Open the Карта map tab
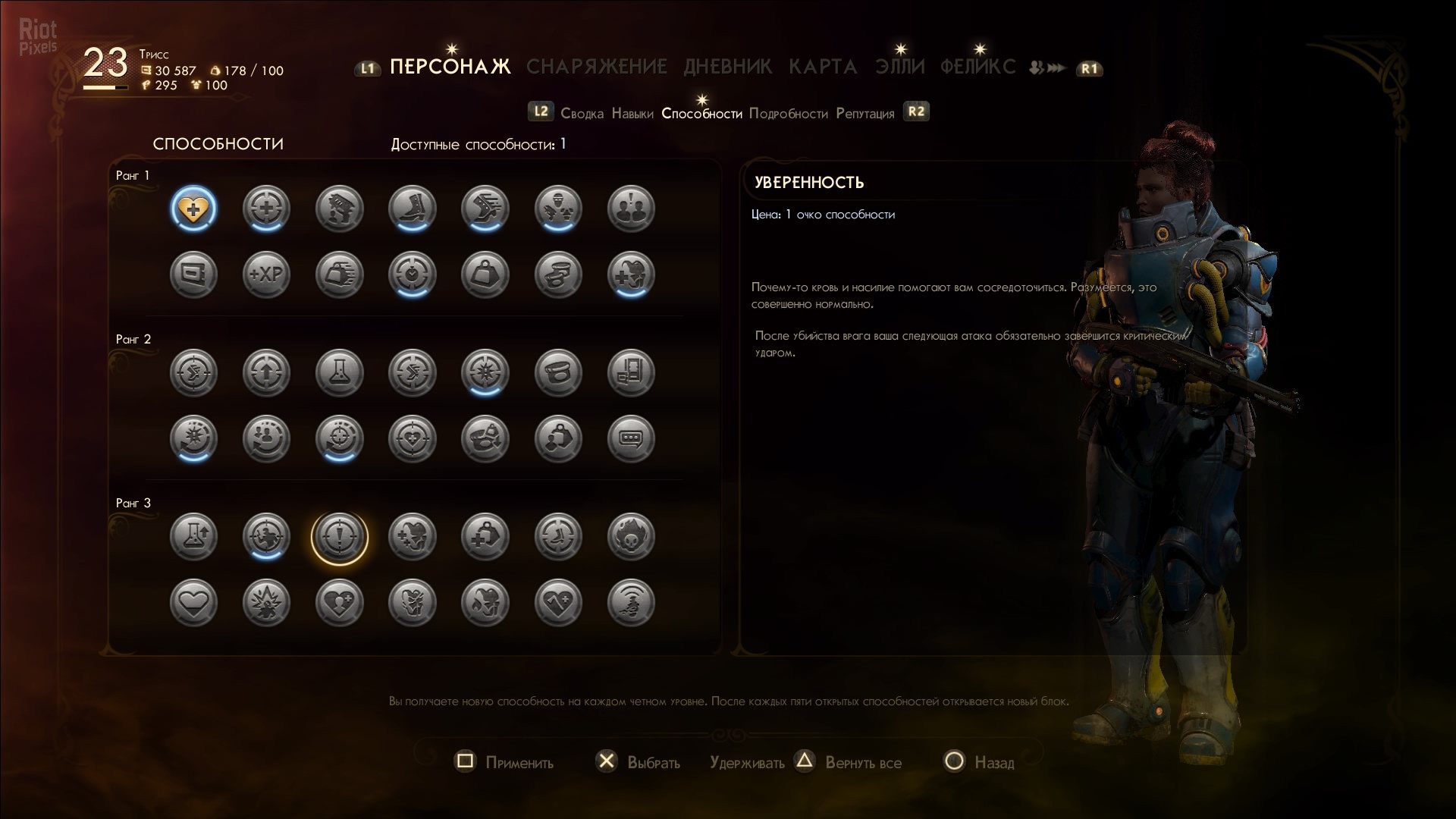The height and width of the screenshot is (819, 1456). pos(823,67)
